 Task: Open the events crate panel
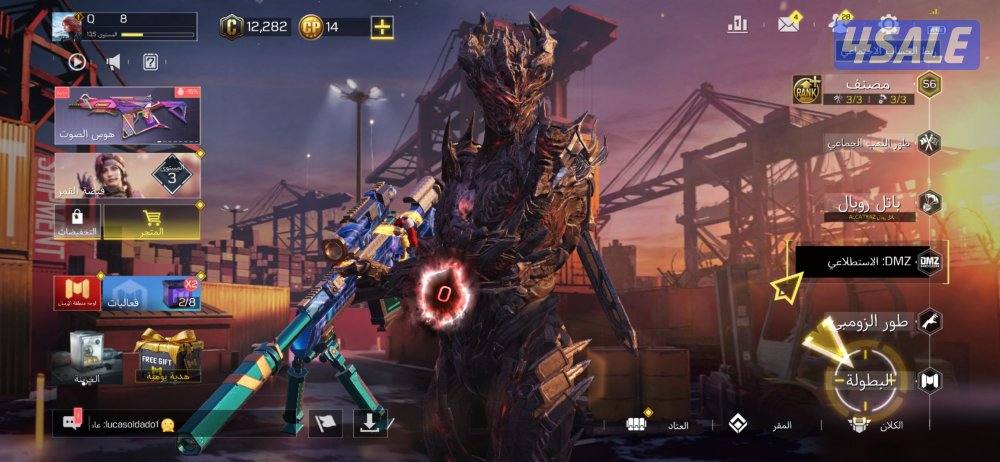point(150,293)
